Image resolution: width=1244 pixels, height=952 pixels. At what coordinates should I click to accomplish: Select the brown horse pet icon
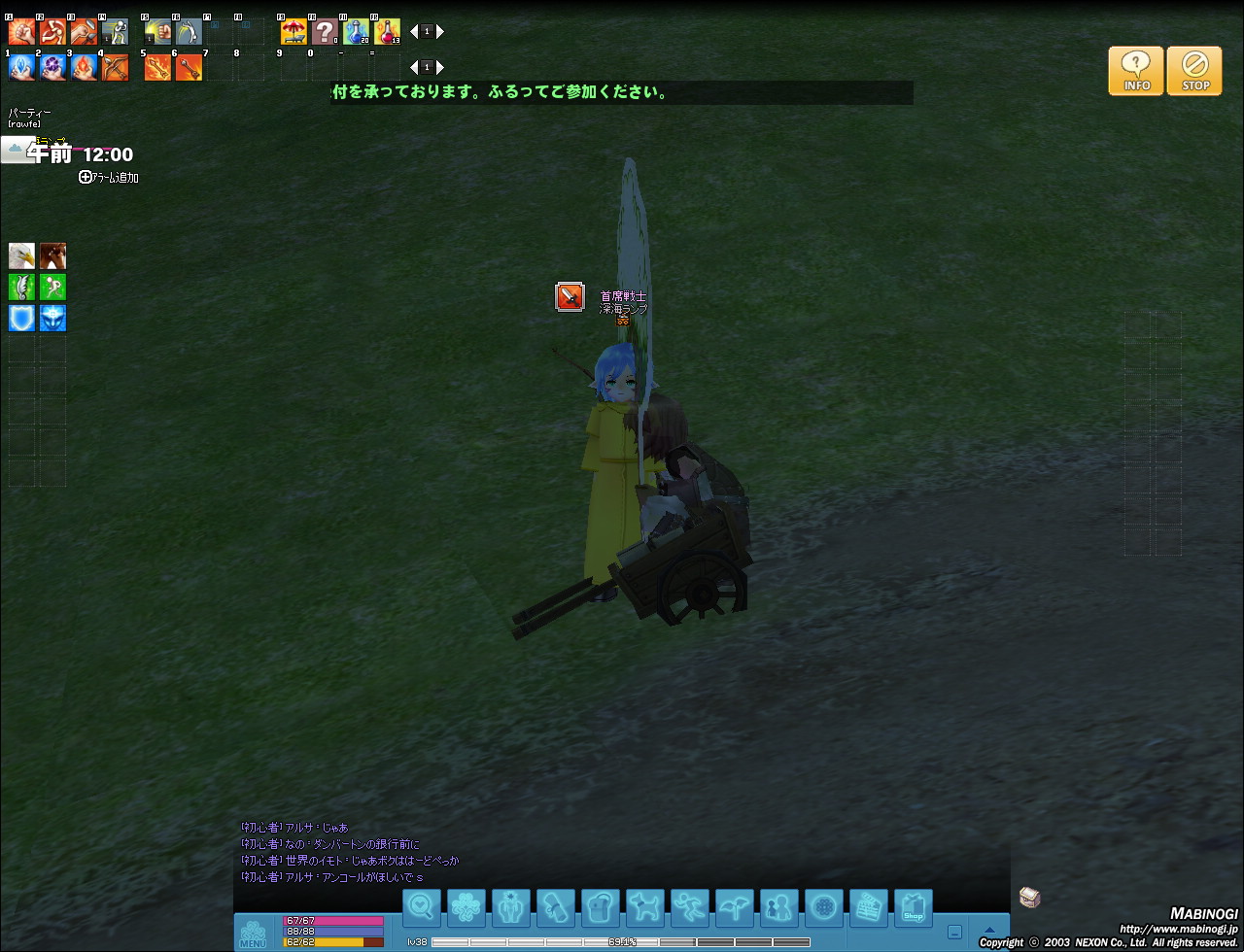[x=52, y=256]
